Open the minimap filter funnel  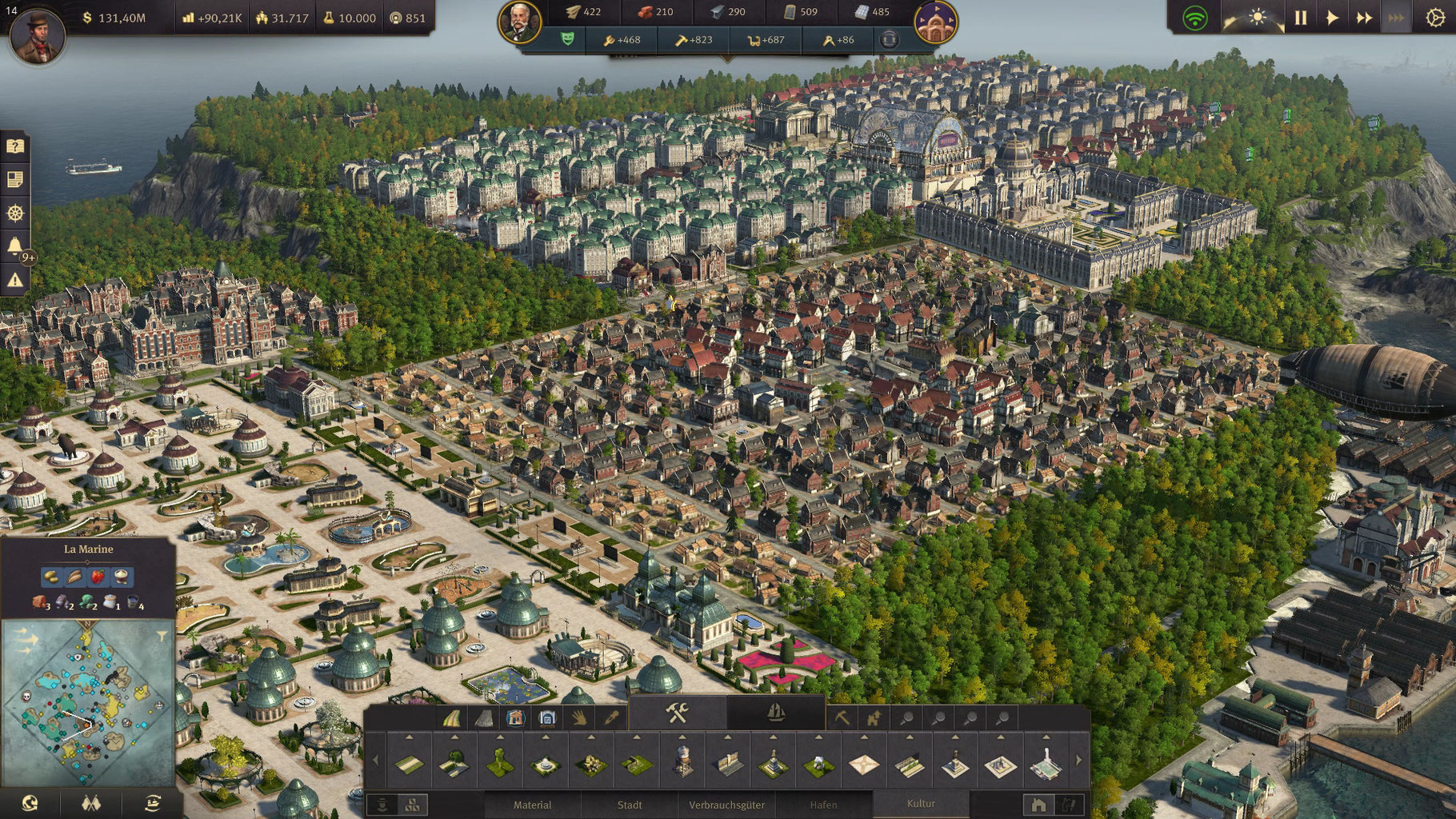[x=162, y=636]
